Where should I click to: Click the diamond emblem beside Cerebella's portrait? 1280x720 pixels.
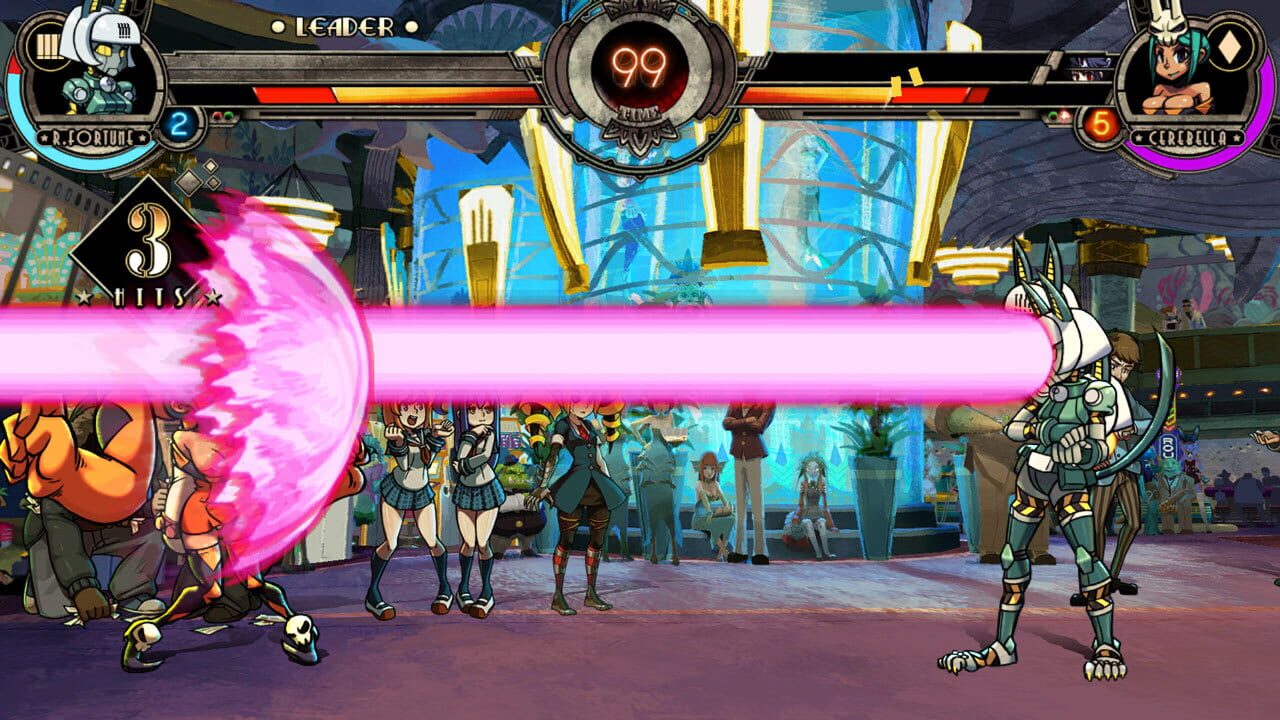1228,49
